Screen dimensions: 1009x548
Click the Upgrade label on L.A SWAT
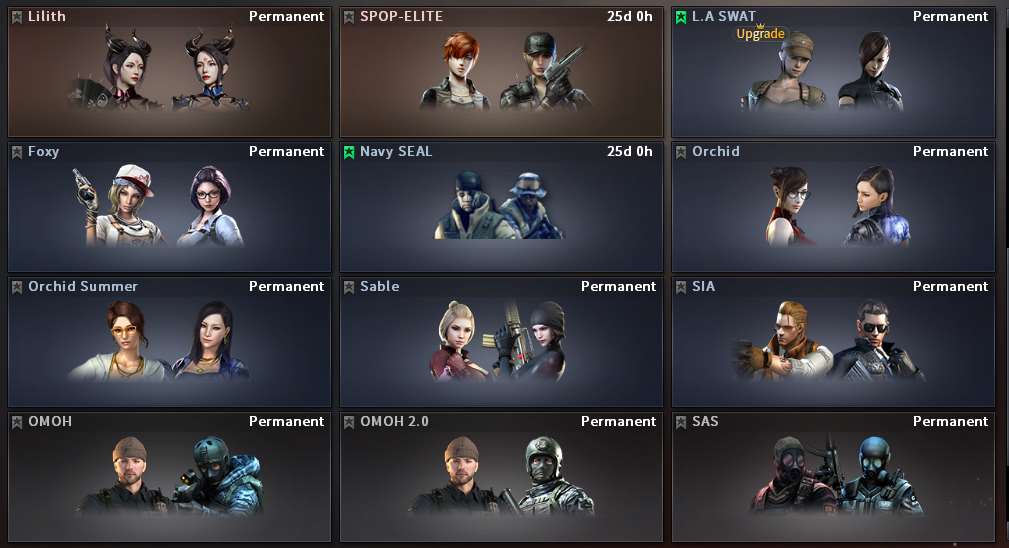point(761,33)
